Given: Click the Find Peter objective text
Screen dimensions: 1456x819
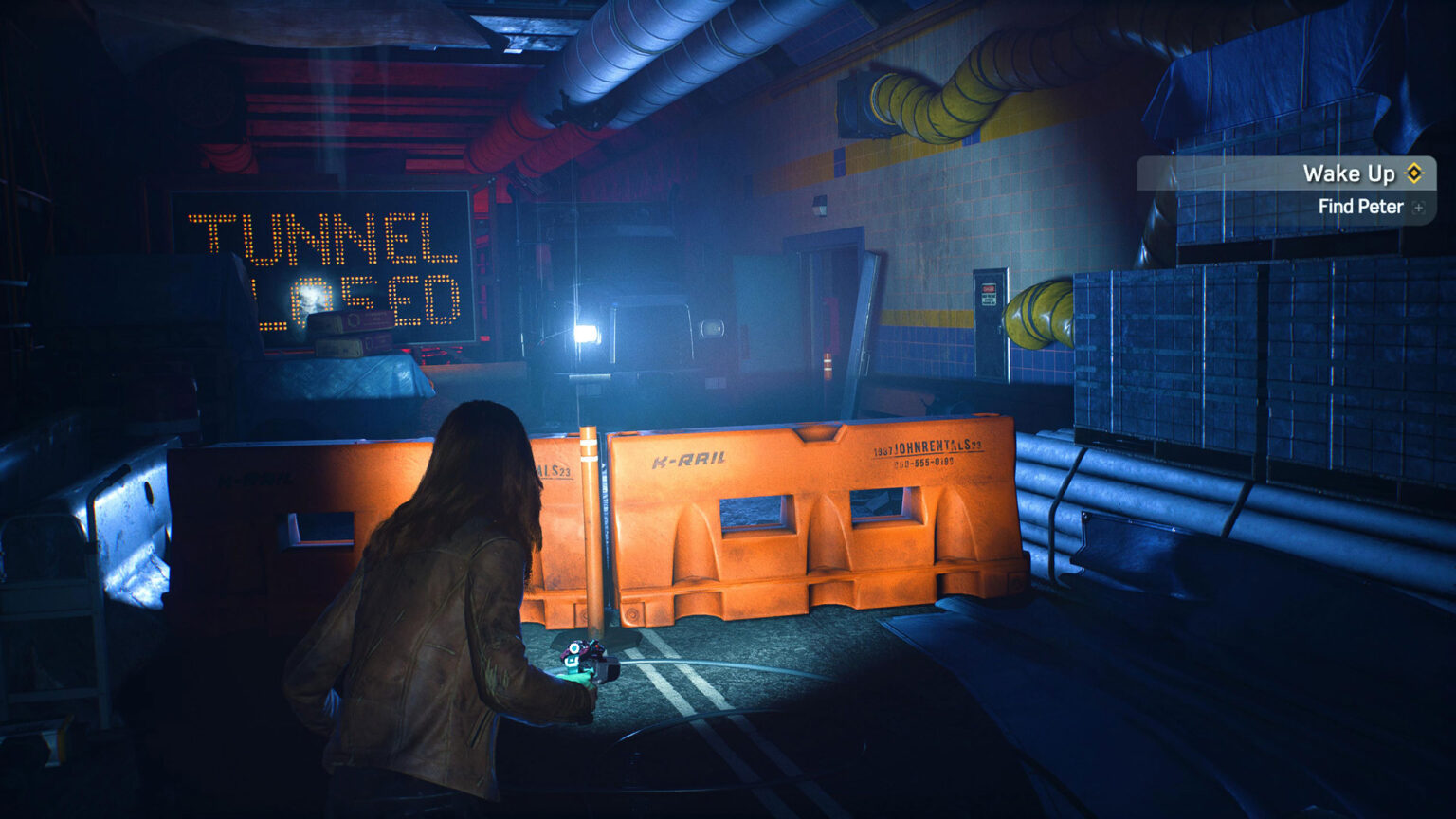Looking at the screenshot, I should coord(1362,207).
